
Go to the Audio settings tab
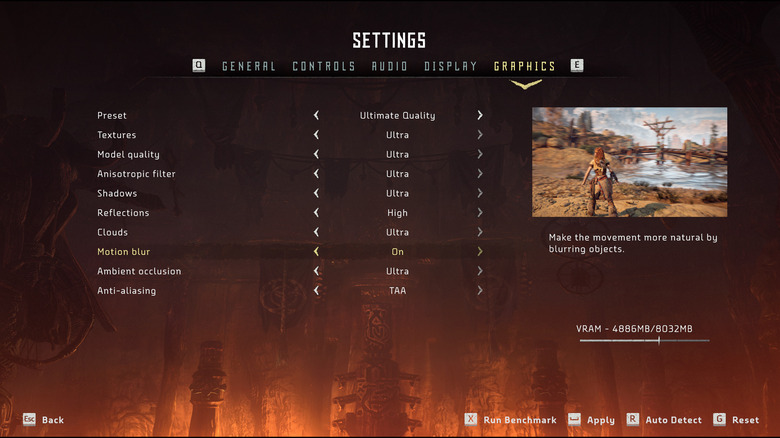click(389, 67)
